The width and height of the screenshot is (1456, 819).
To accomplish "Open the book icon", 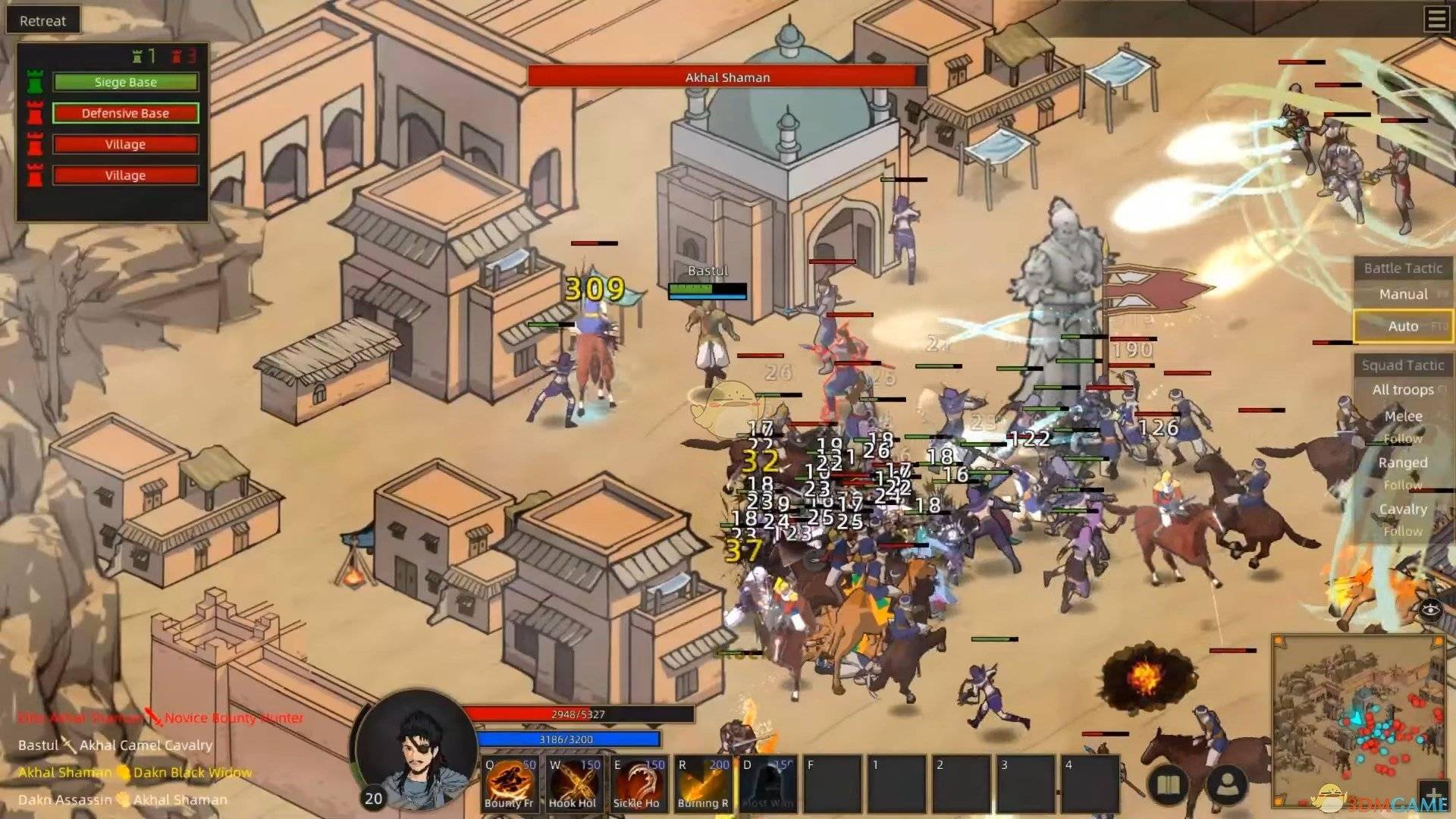I will click(1169, 786).
